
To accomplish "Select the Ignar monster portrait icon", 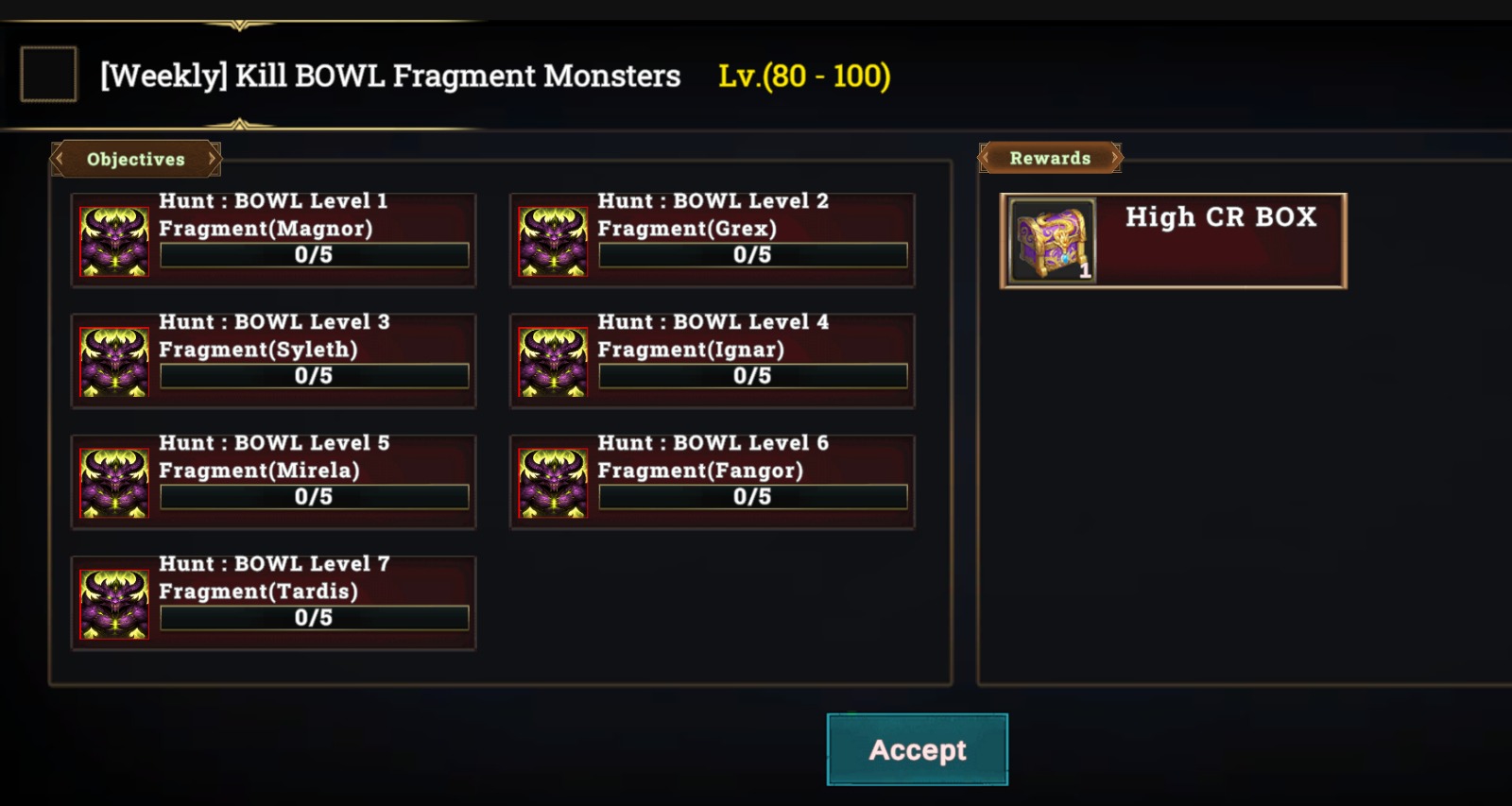I will click(x=551, y=362).
